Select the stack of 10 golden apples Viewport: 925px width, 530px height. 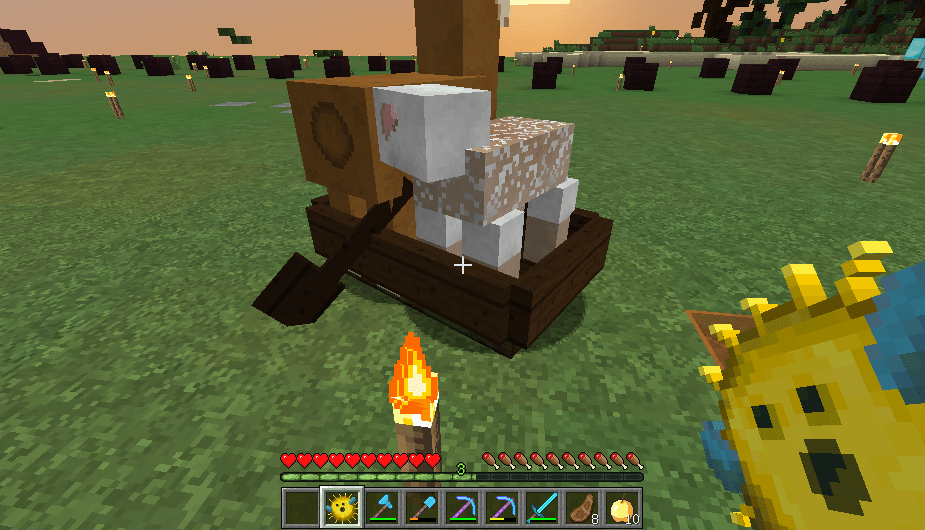tap(622, 508)
